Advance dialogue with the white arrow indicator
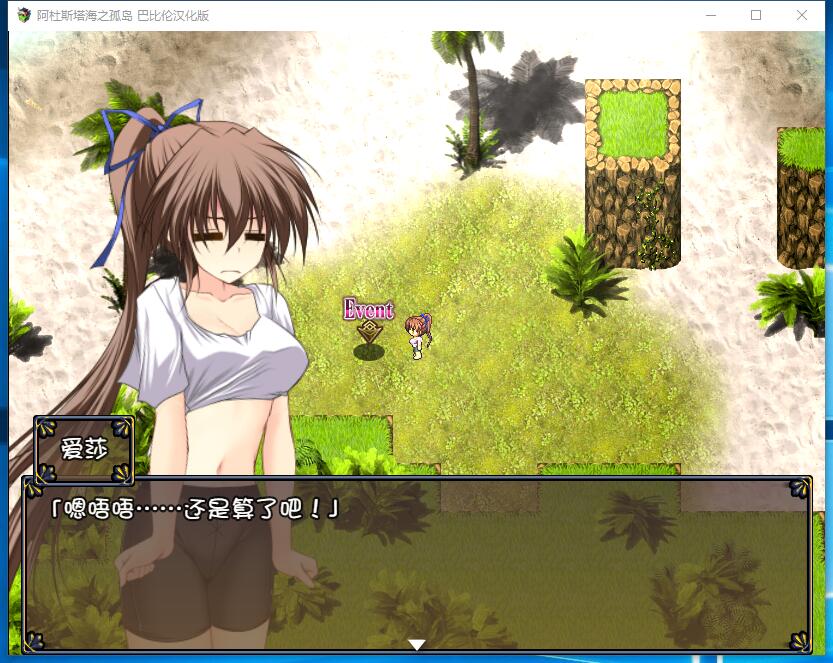The image size is (833, 663). [417, 644]
